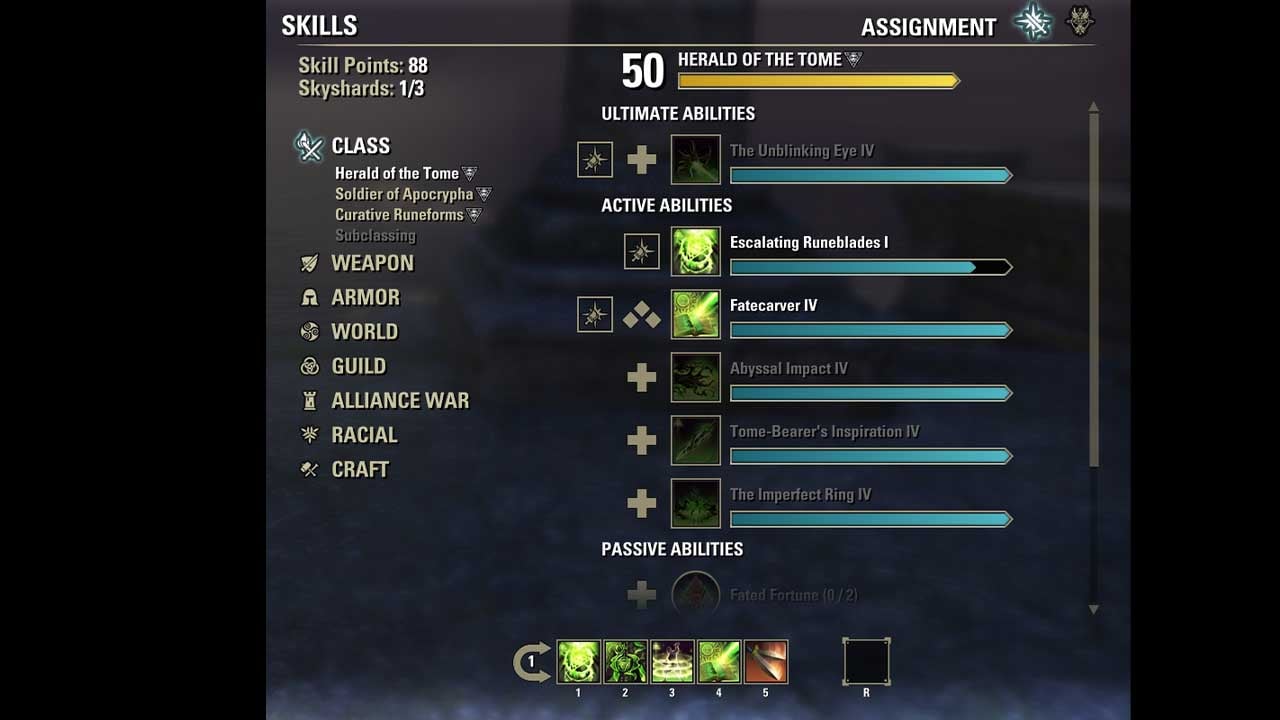The height and width of the screenshot is (720, 1280).
Task: Open the Weapon skill category
Action: [371, 263]
